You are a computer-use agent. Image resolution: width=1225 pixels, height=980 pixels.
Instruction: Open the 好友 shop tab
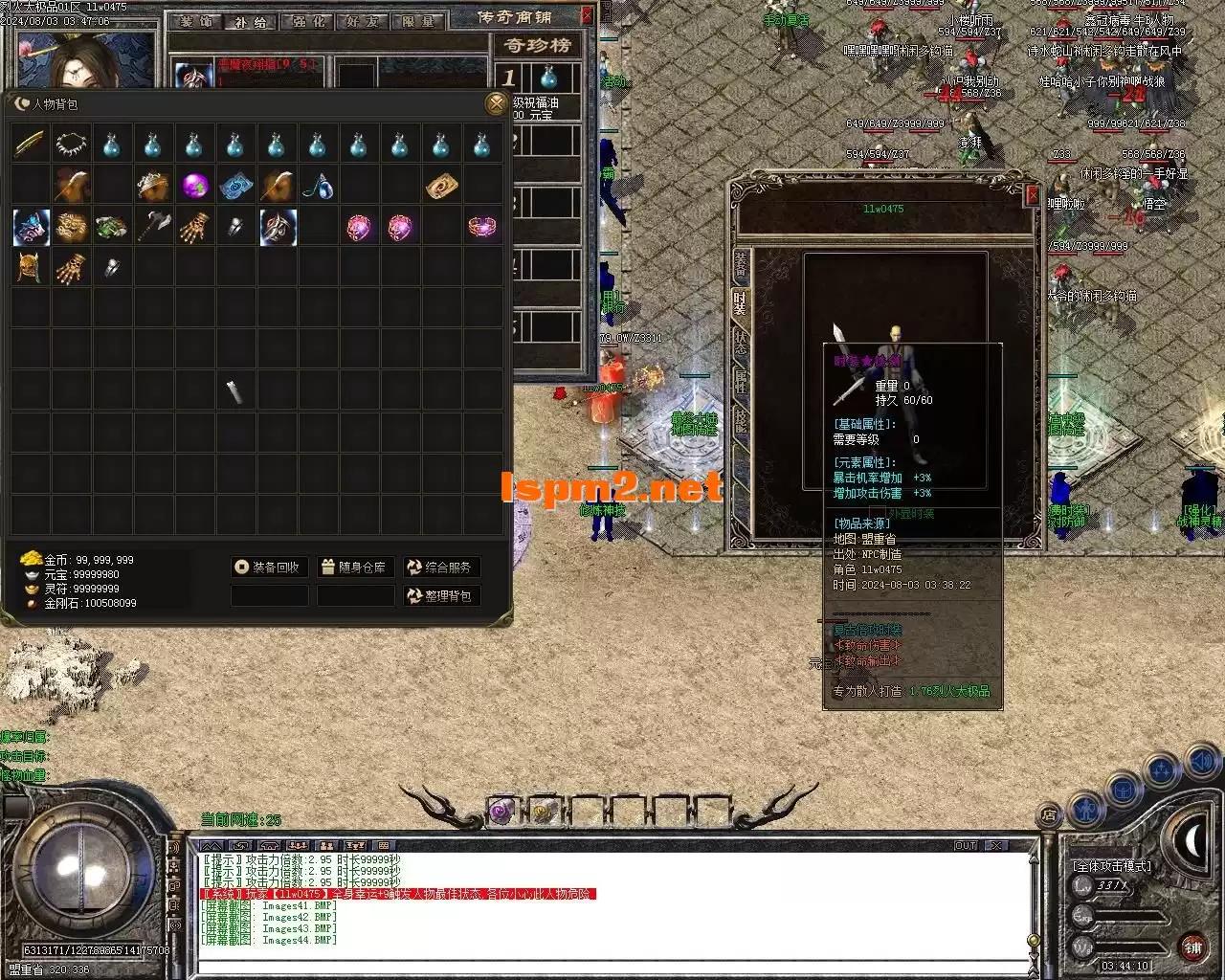[363, 21]
